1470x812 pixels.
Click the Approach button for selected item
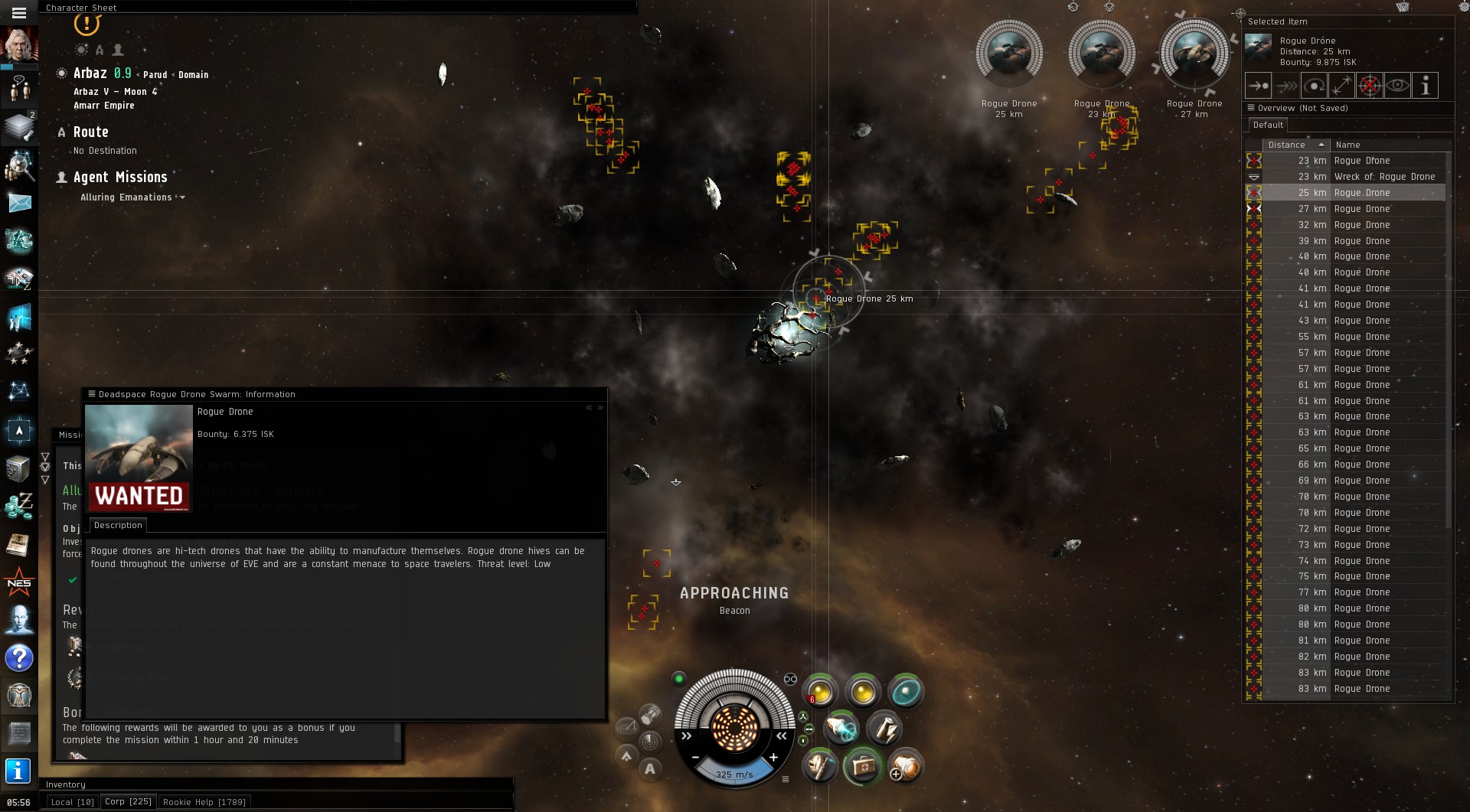tap(1258, 86)
